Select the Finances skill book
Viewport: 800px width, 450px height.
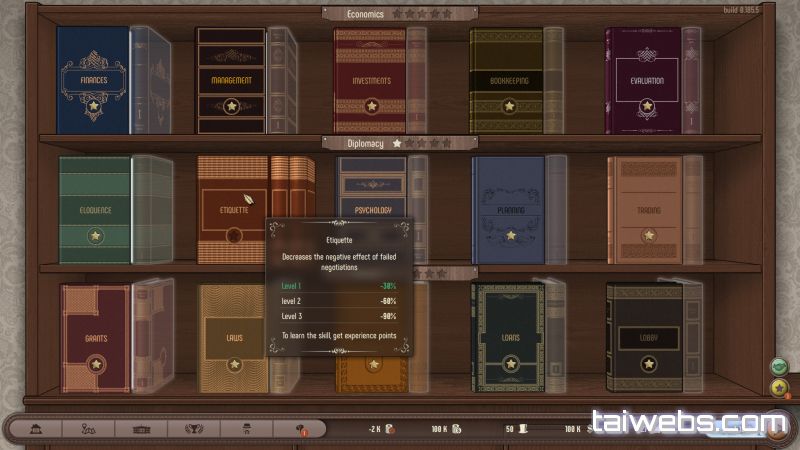[93, 80]
